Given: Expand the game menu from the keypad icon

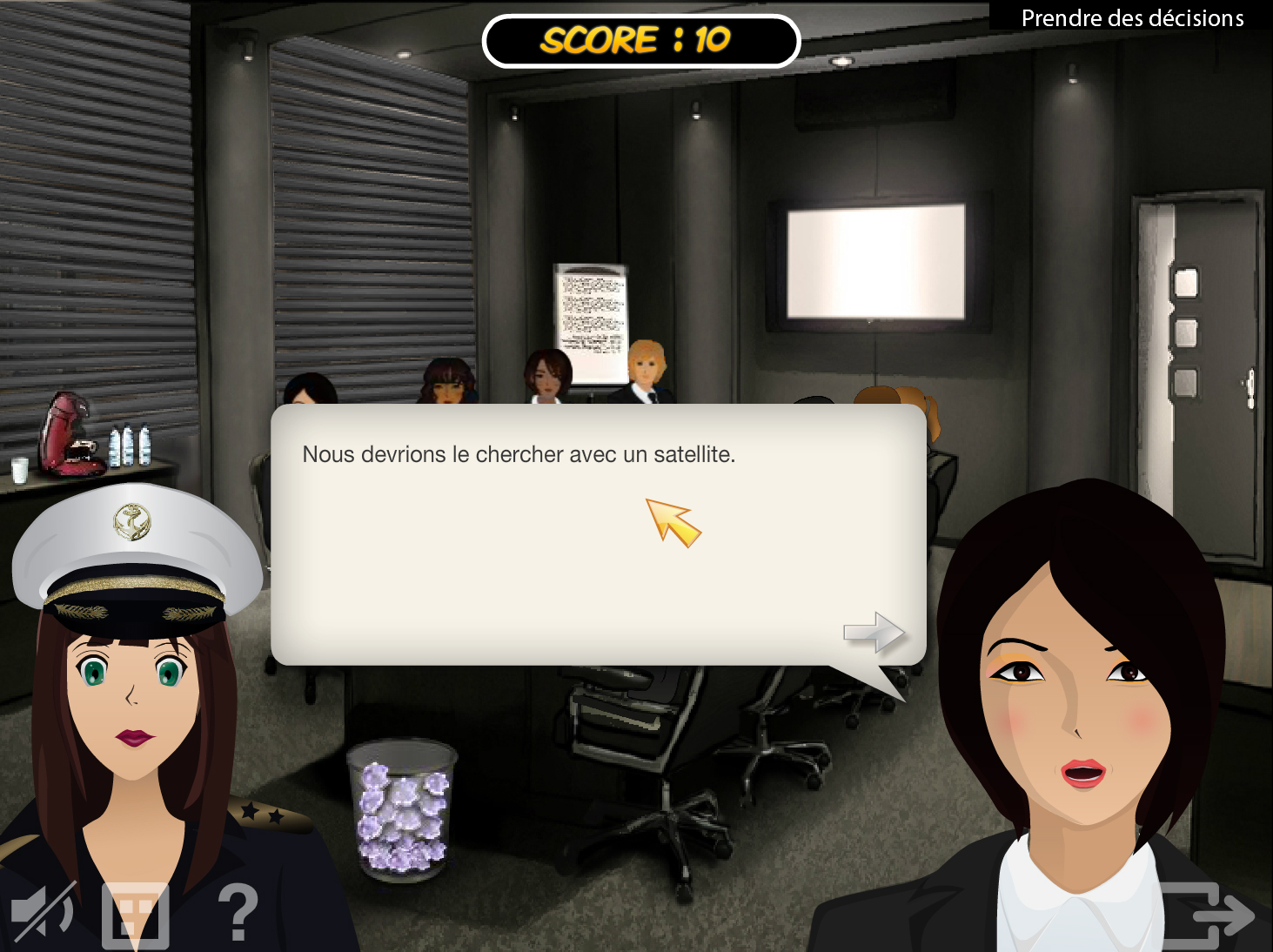Looking at the screenshot, I should [135, 914].
